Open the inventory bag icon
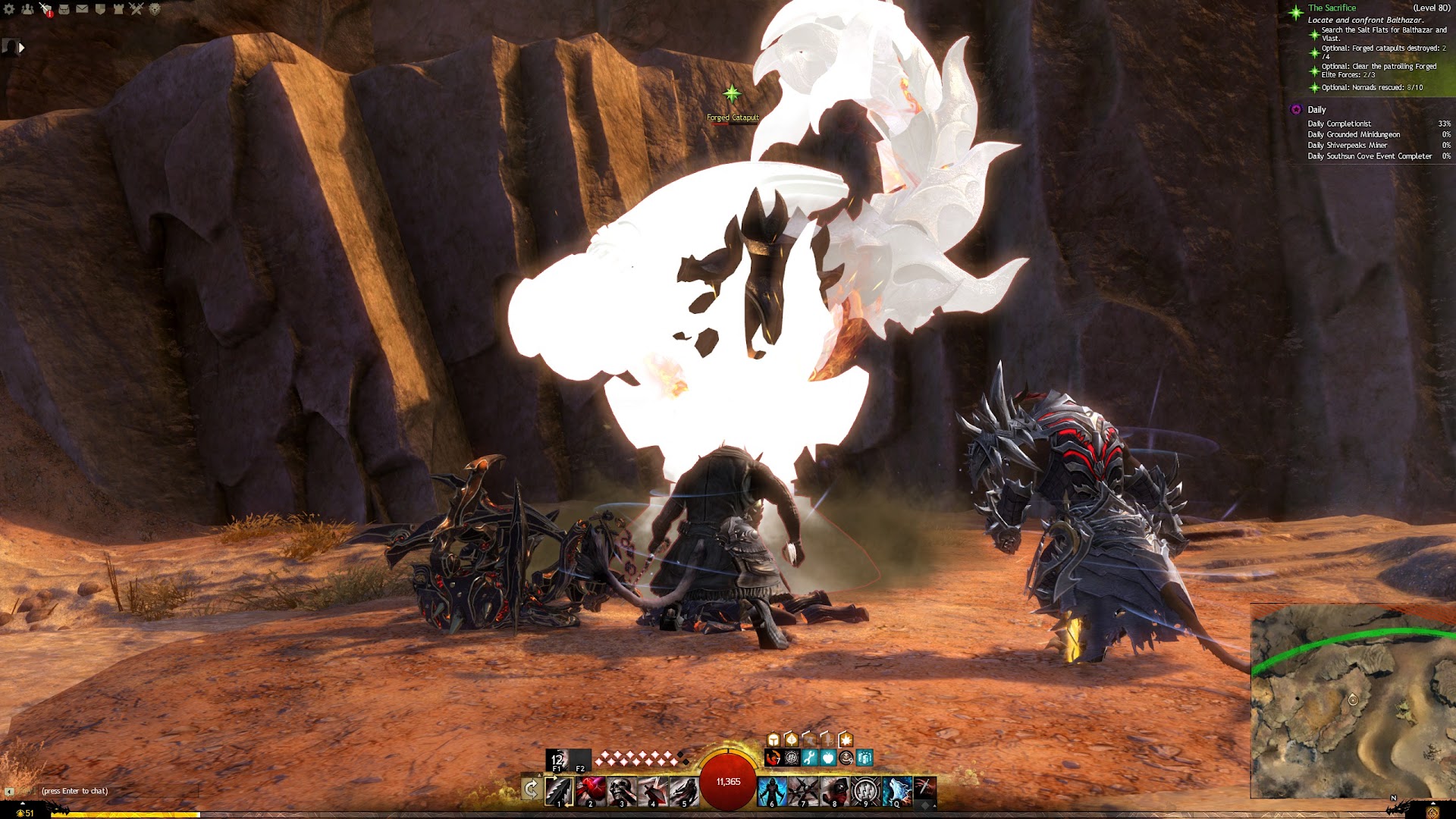 point(64,9)
